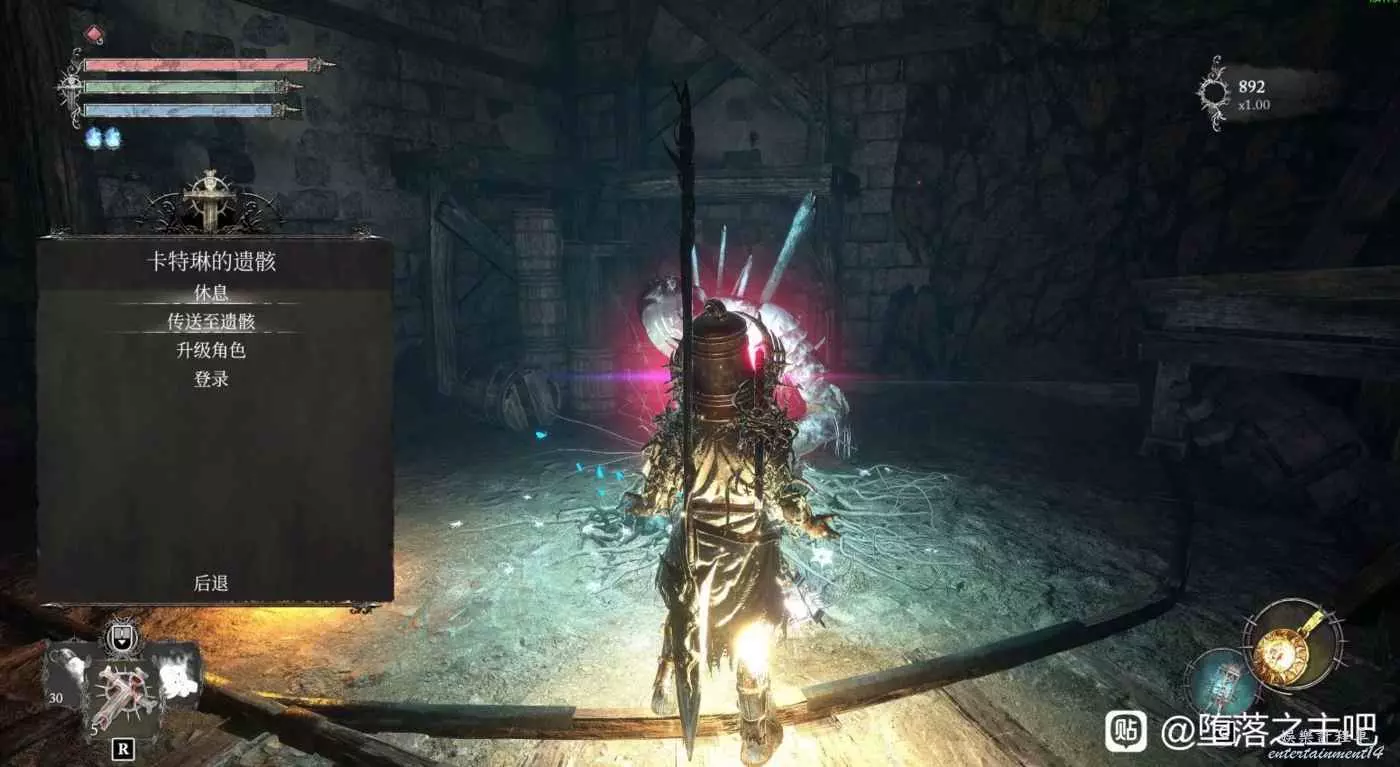1400x767 pixels.
Task: Select the 登录 menu entry
Action: tap(211, 379)
